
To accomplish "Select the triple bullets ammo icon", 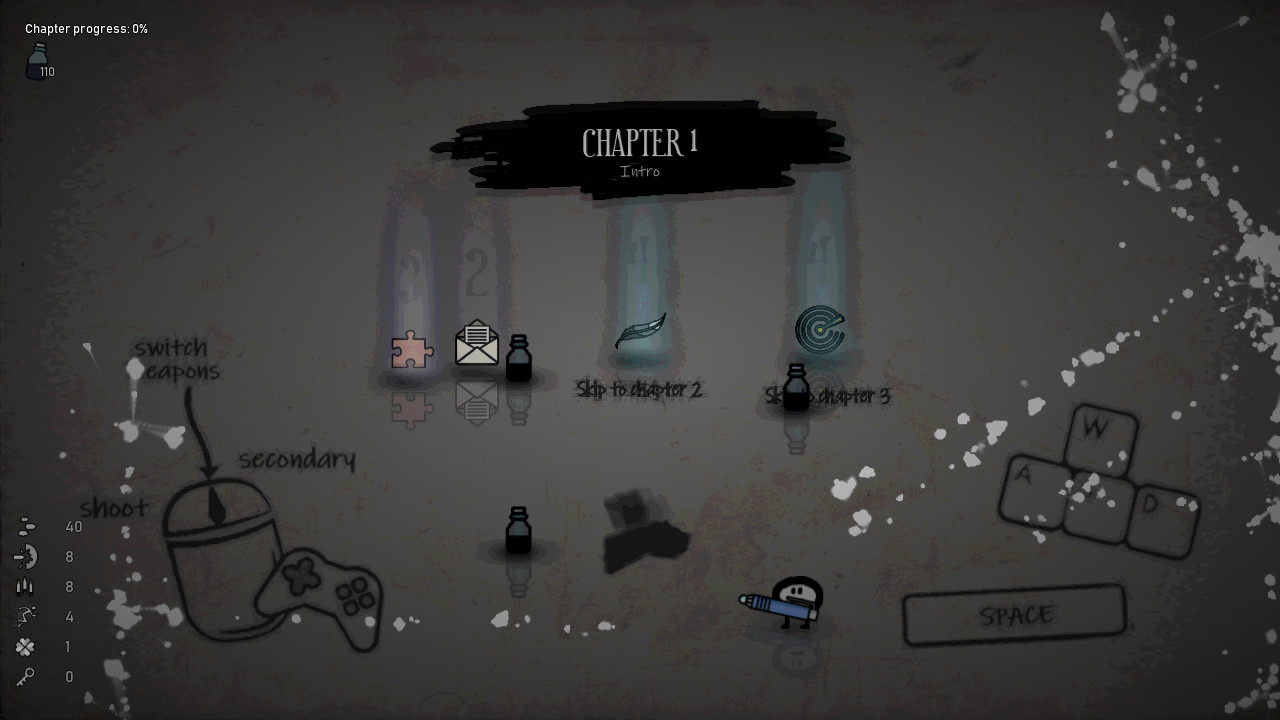I will tap(26, 587).
